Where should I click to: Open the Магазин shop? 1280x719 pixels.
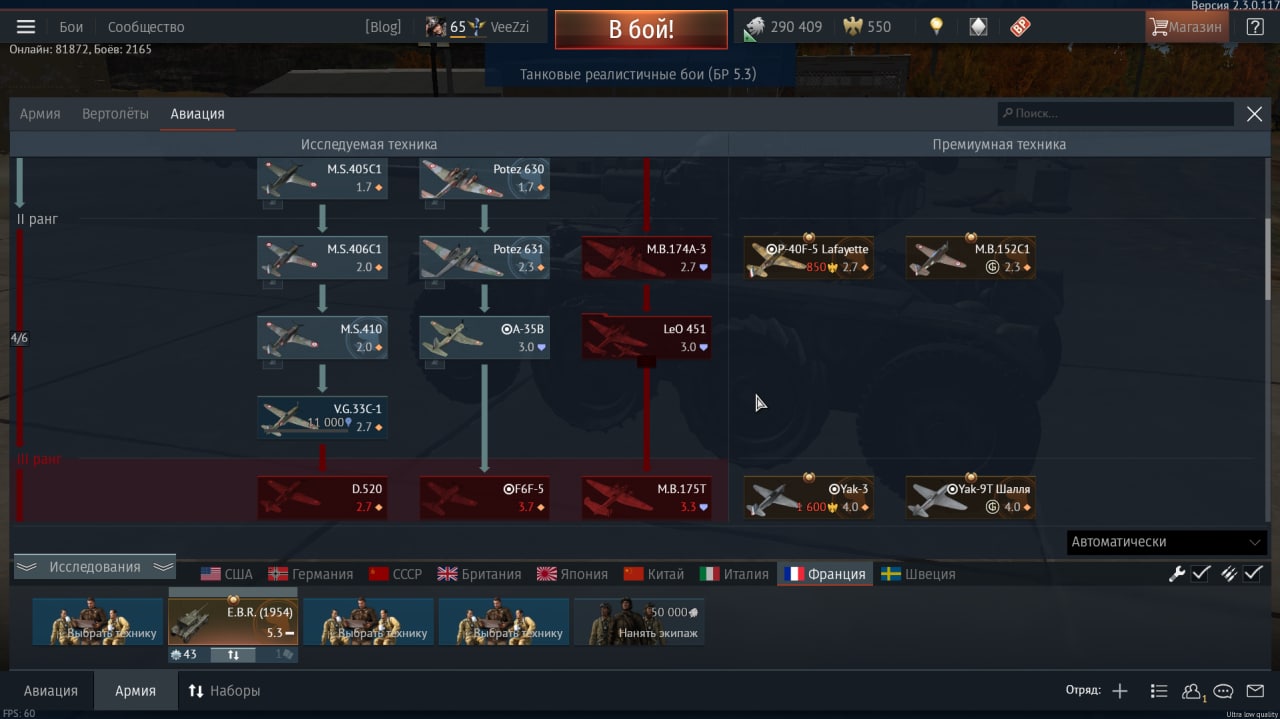pos(1187,27)
